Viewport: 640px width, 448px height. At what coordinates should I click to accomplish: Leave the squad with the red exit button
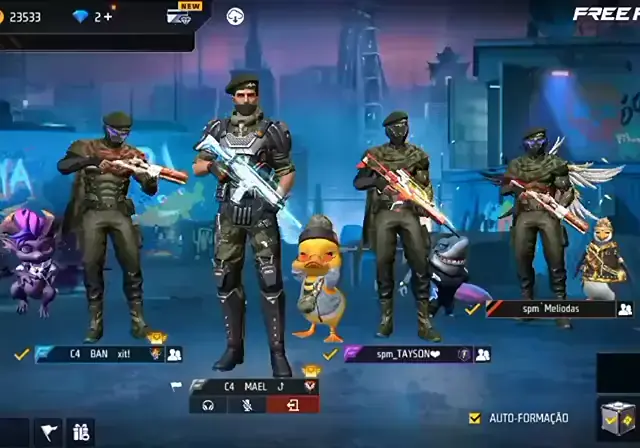[293, 405]
